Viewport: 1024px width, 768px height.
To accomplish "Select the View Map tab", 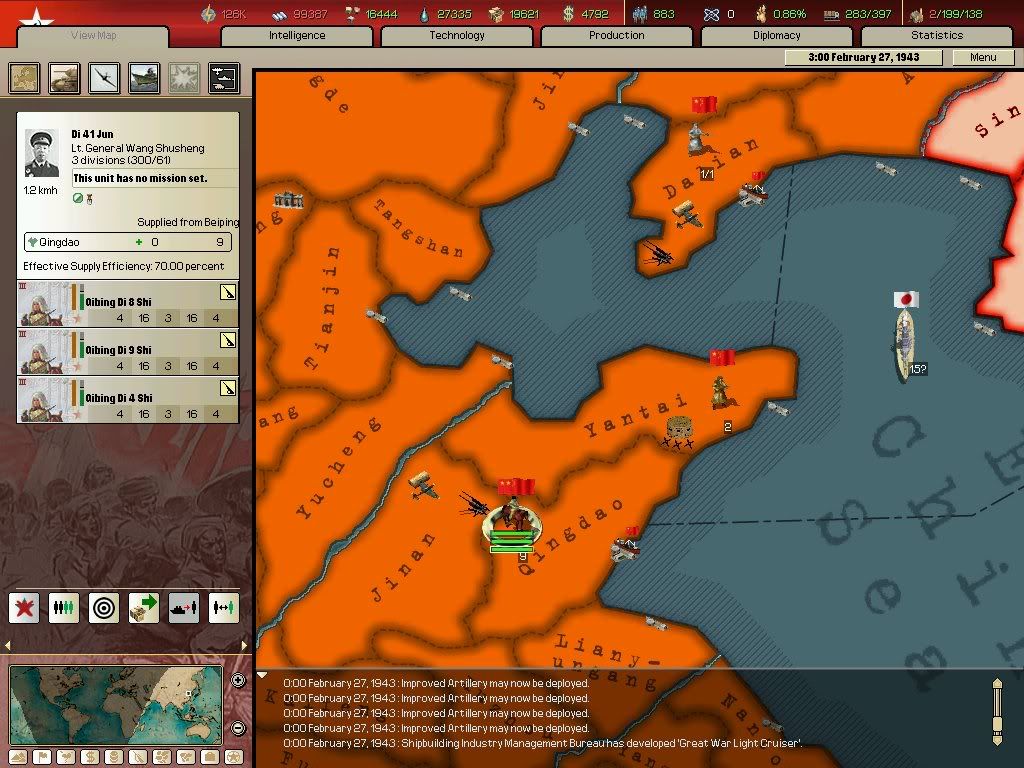I will click(94, 37).
